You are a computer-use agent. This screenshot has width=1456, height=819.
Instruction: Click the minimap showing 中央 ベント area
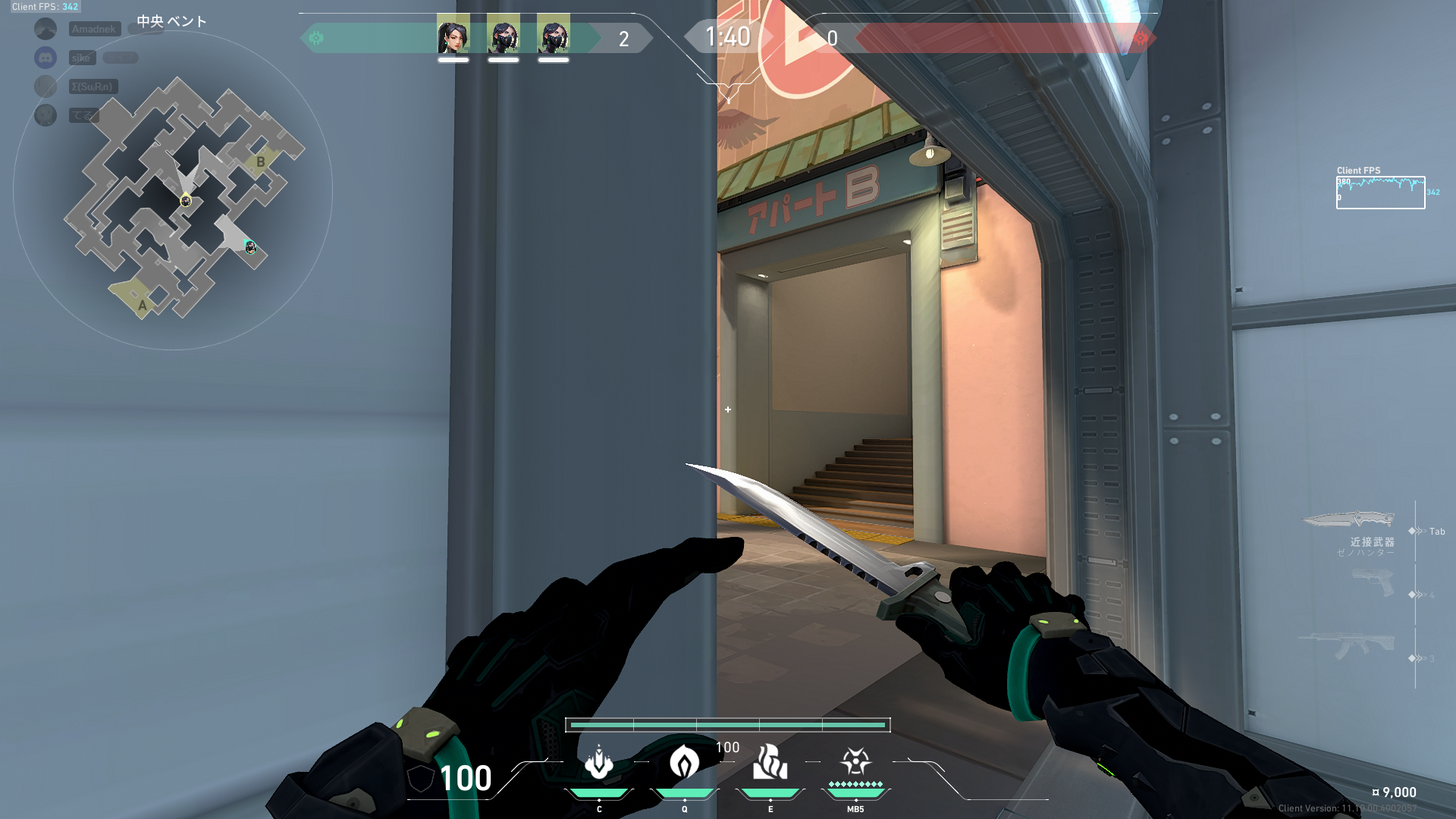click(186, 201)
